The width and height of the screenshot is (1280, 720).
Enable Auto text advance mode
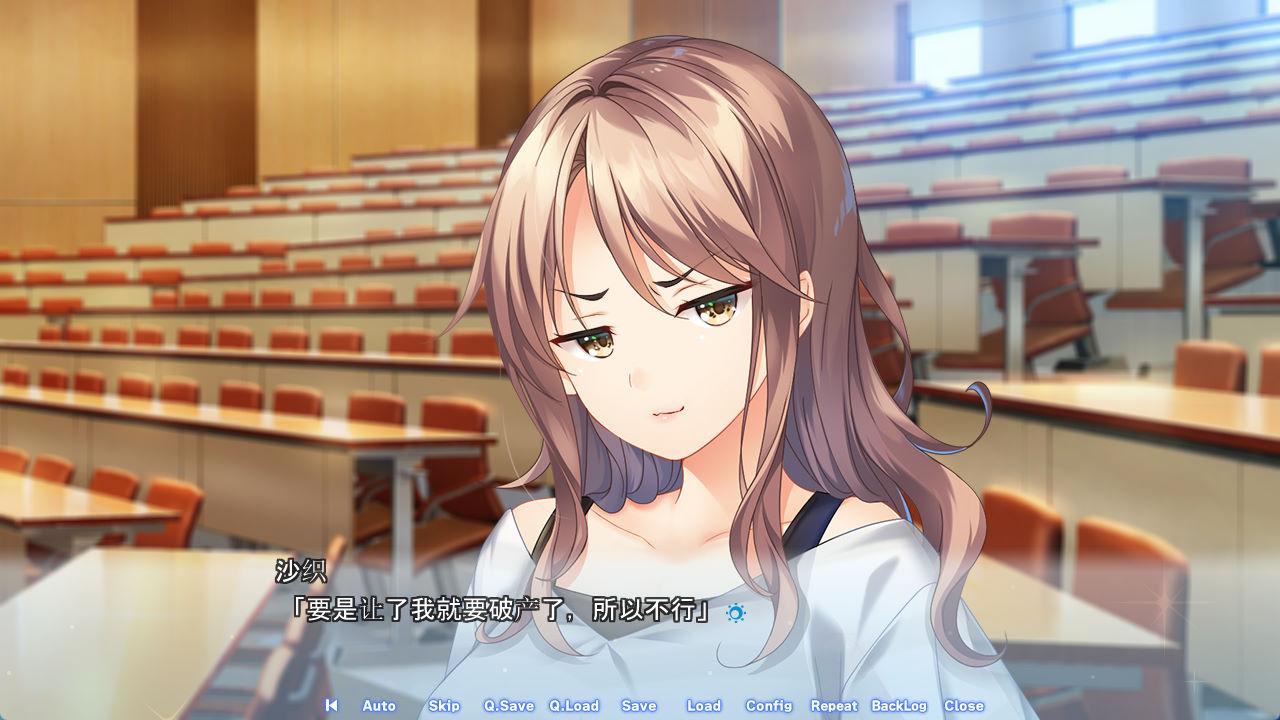point(379,705)
